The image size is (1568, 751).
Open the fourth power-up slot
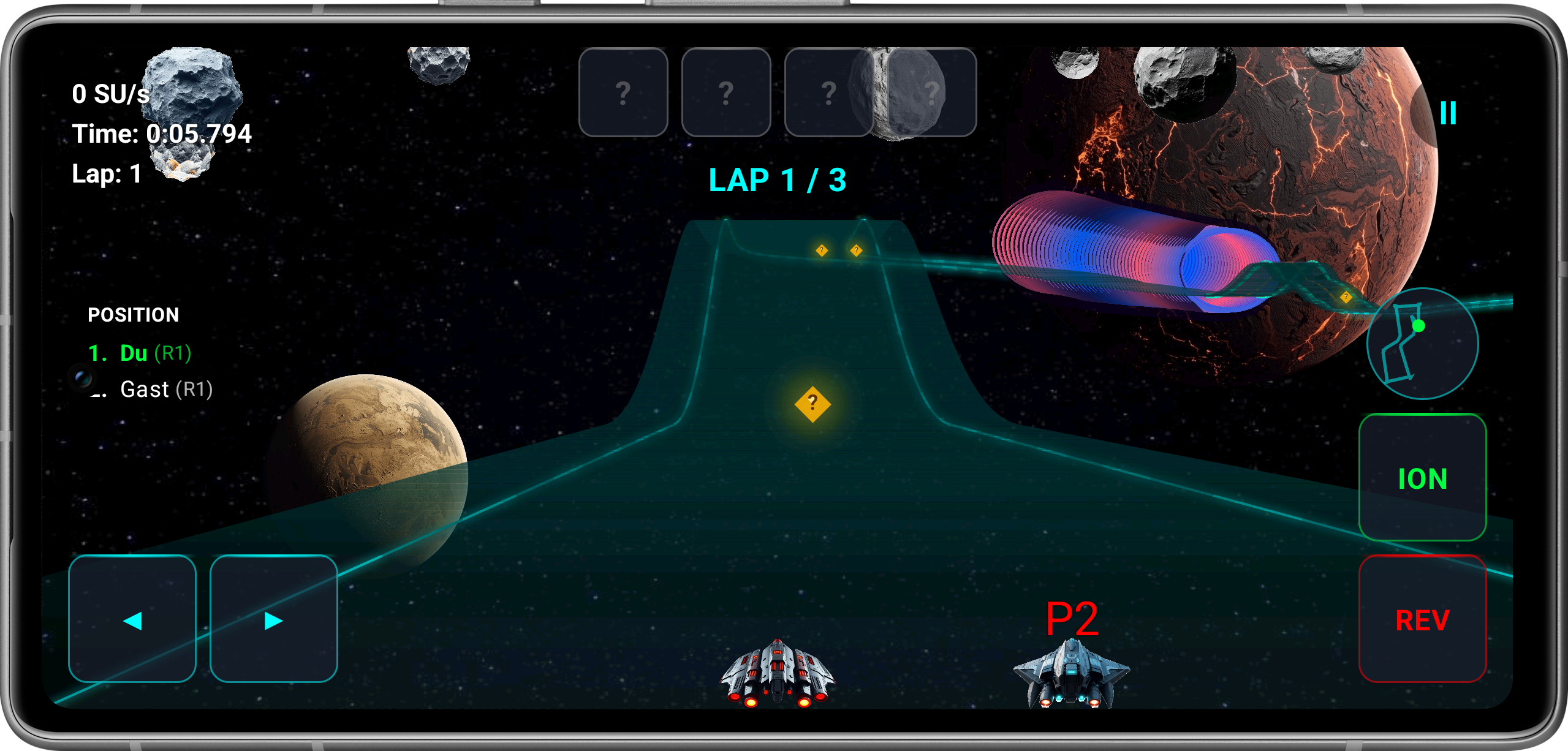(931, 92)
